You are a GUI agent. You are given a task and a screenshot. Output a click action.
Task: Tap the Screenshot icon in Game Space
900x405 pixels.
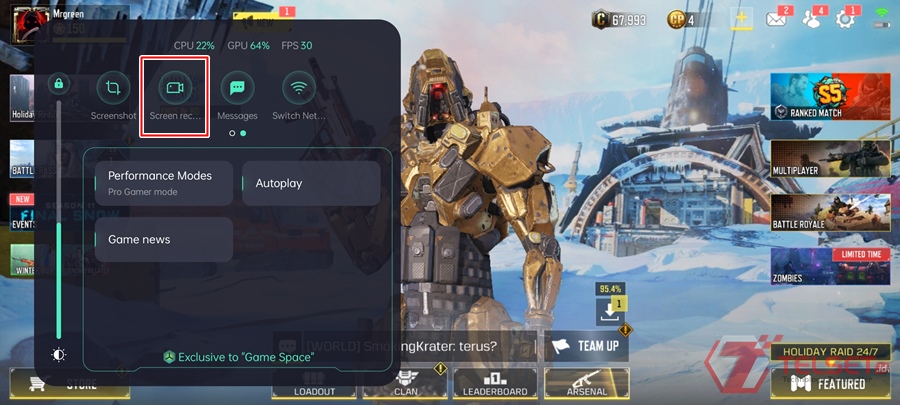[x=113, y=89]
